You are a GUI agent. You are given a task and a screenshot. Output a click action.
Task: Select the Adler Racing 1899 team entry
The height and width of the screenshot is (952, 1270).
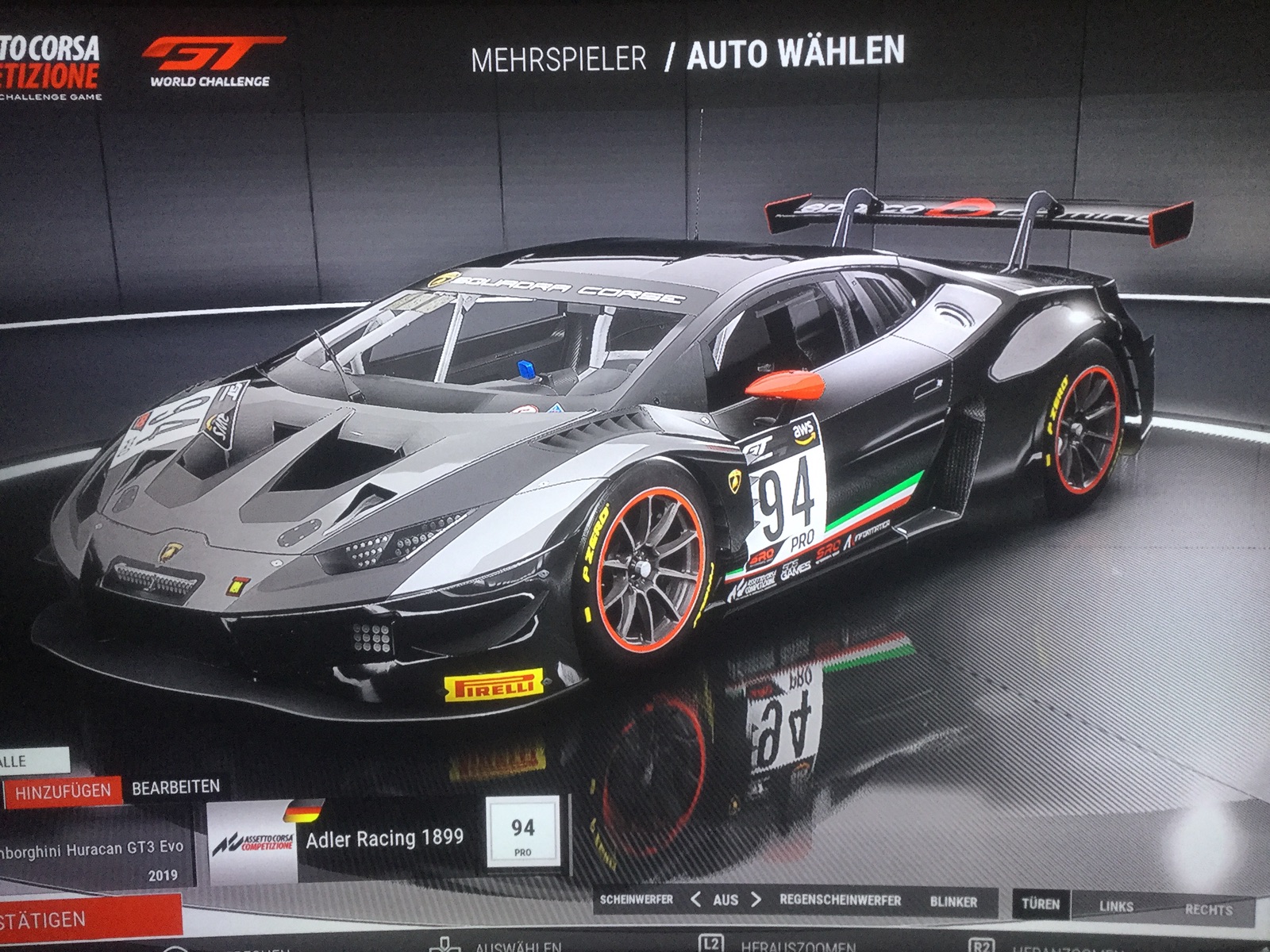[x=384, y=839]
